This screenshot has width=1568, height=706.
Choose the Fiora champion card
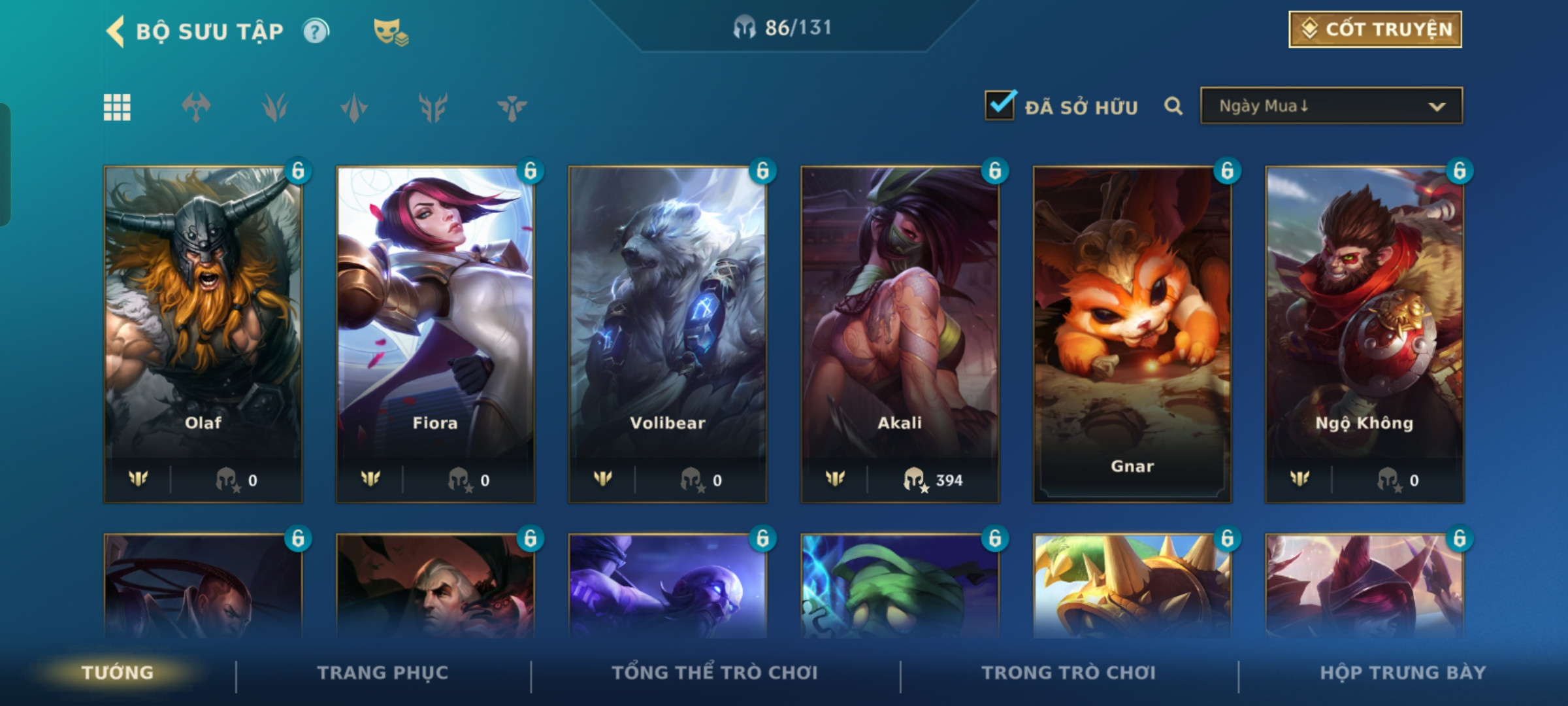[435, 333]
